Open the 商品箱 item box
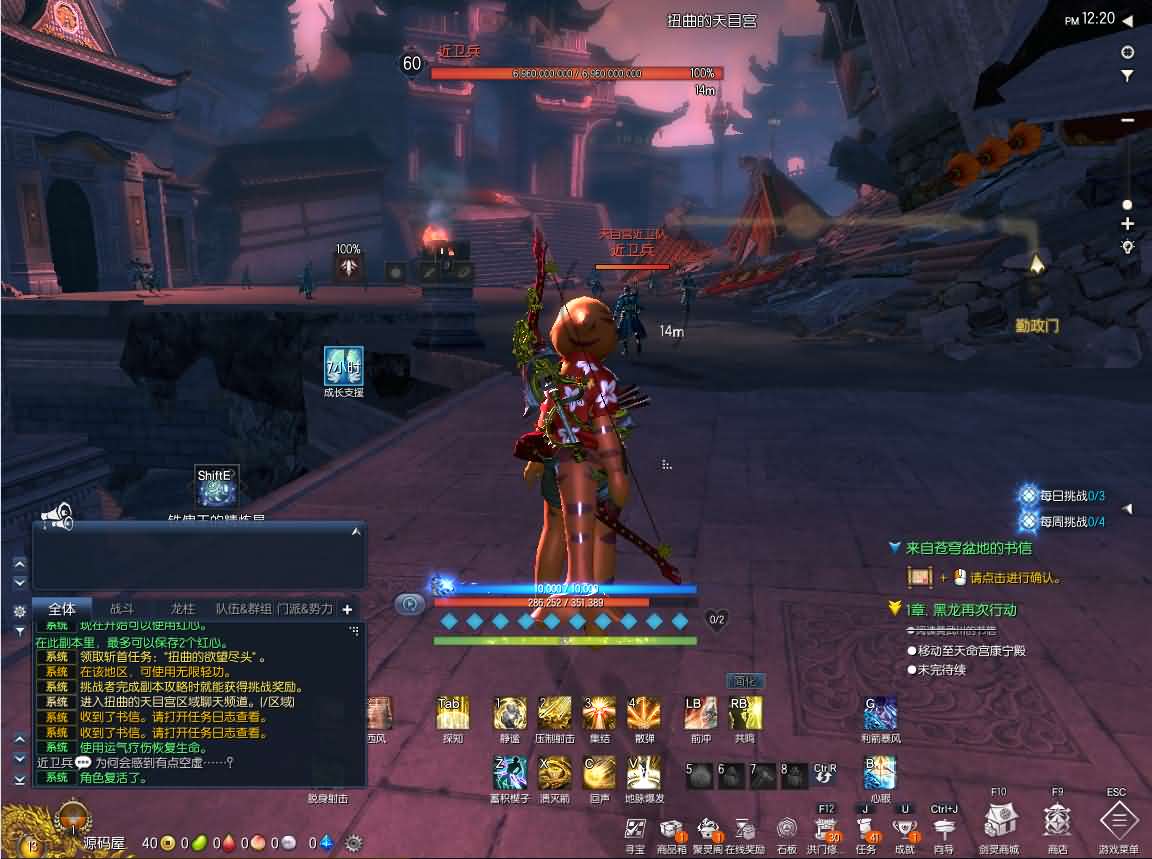Screen dimensions: 1152x859 pyautogui.click(x=671, y=829)
